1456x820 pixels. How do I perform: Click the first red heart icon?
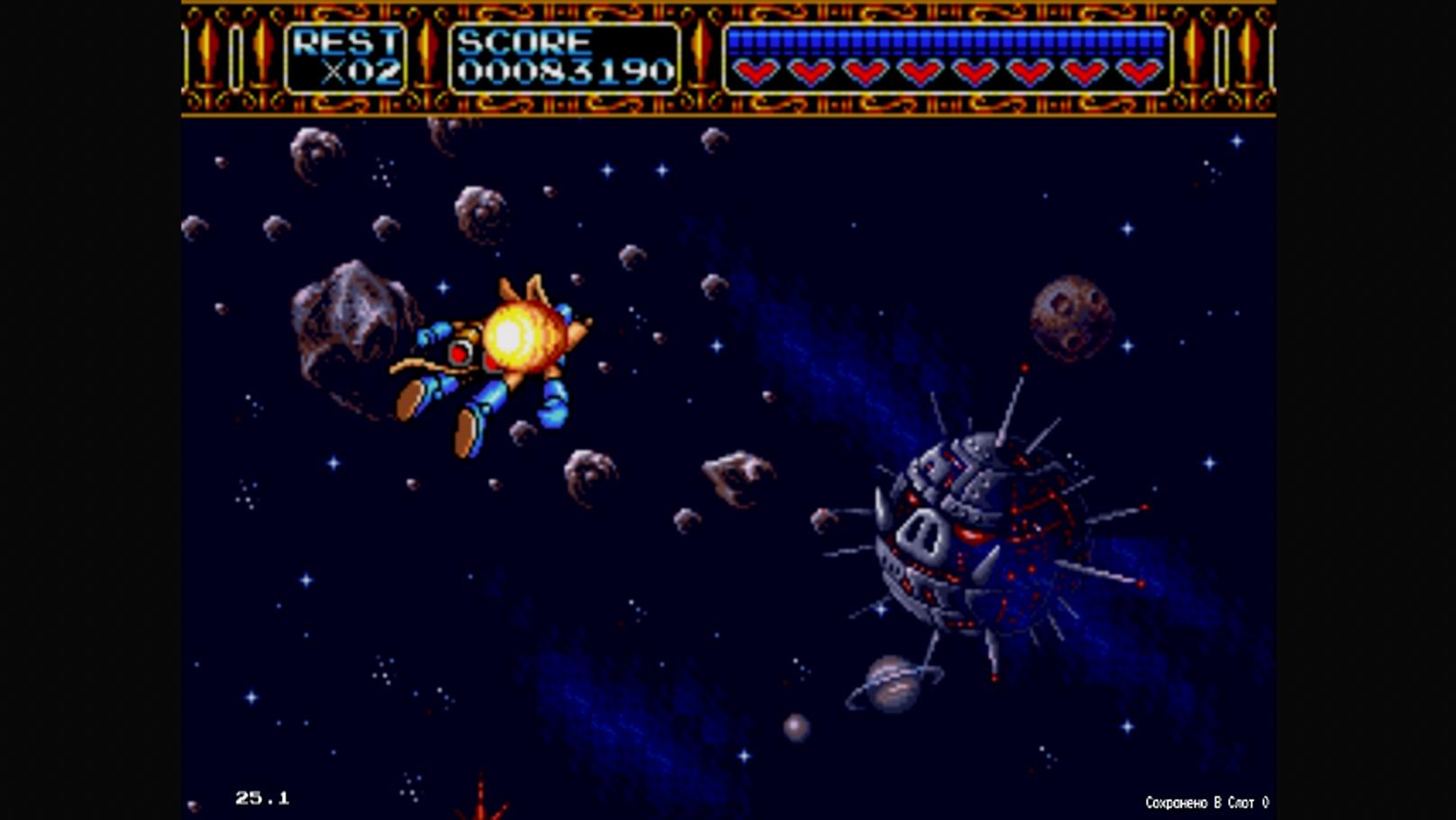point(755,69)
